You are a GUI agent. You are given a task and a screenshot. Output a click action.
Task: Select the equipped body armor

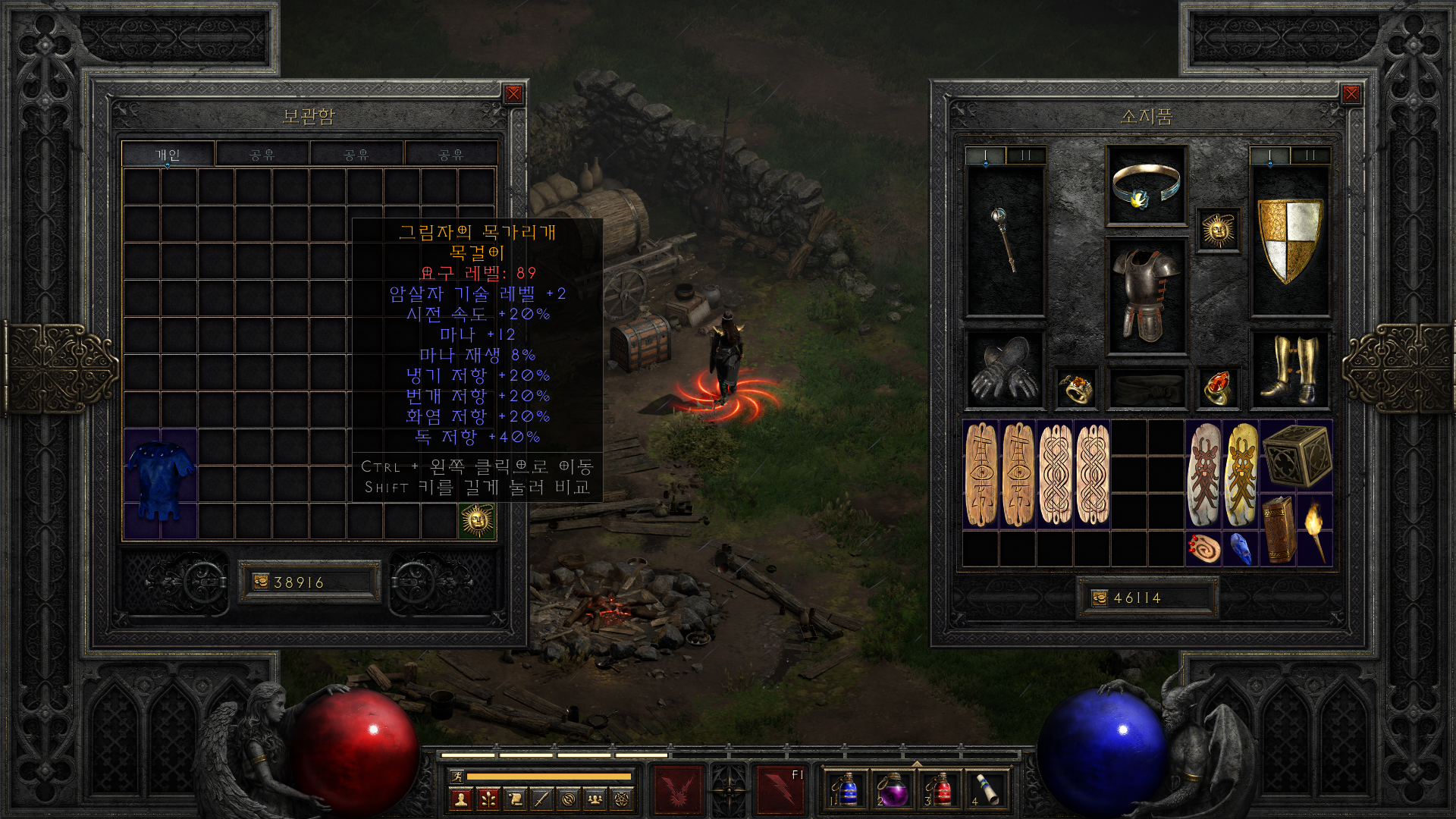click(1146, 296)
